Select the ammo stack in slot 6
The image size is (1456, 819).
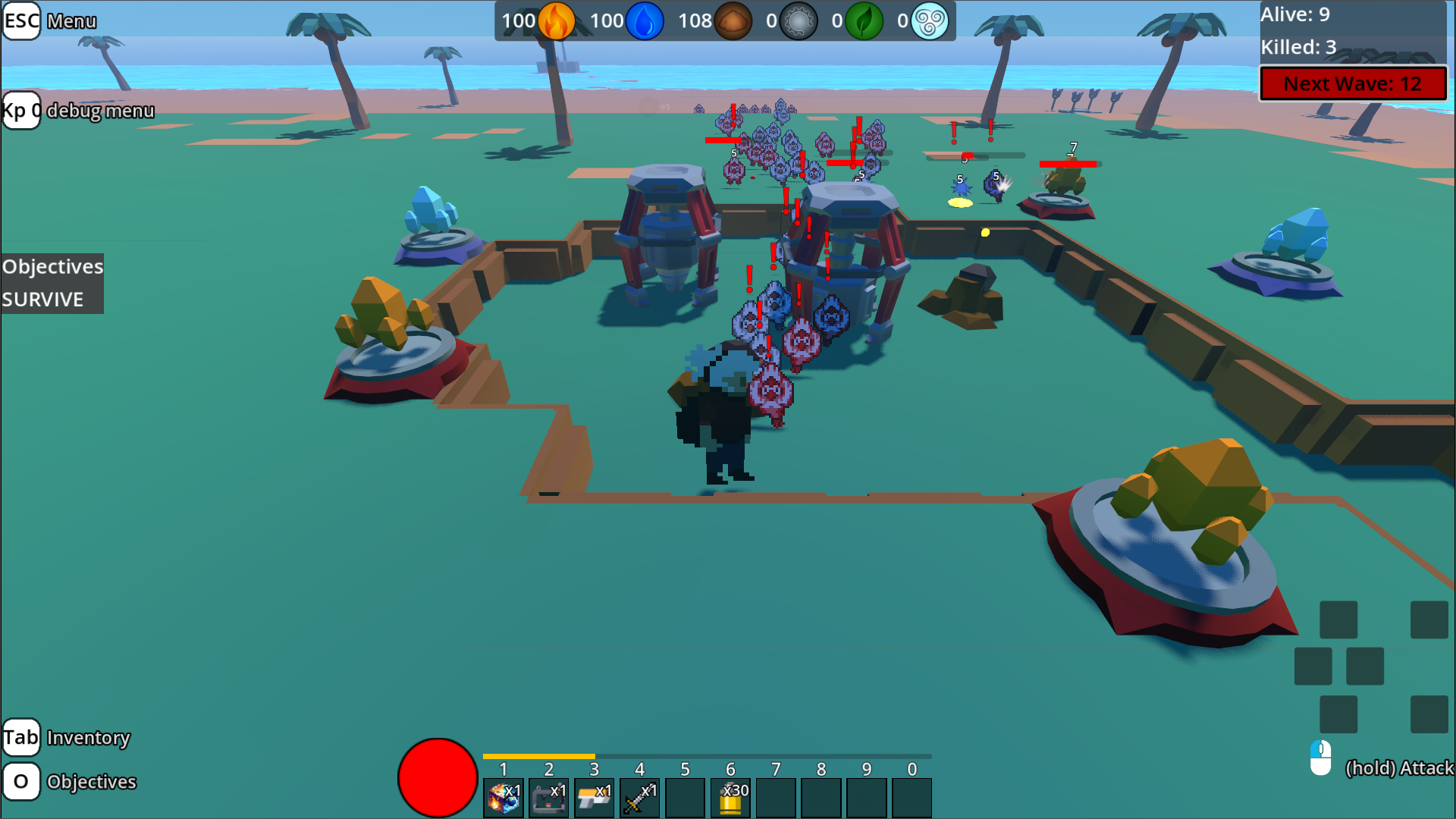click(730, 796)
